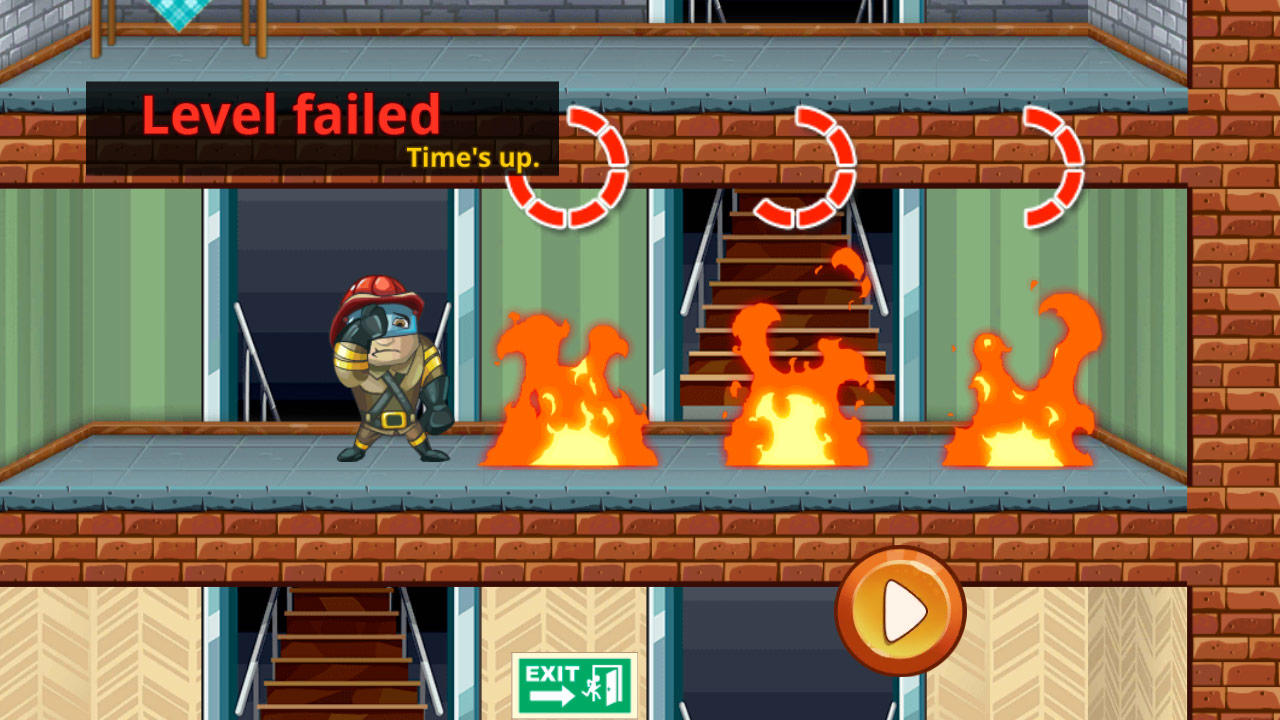Click the Time's up message
Screen dimensions: 1280x720
[470, 157]
